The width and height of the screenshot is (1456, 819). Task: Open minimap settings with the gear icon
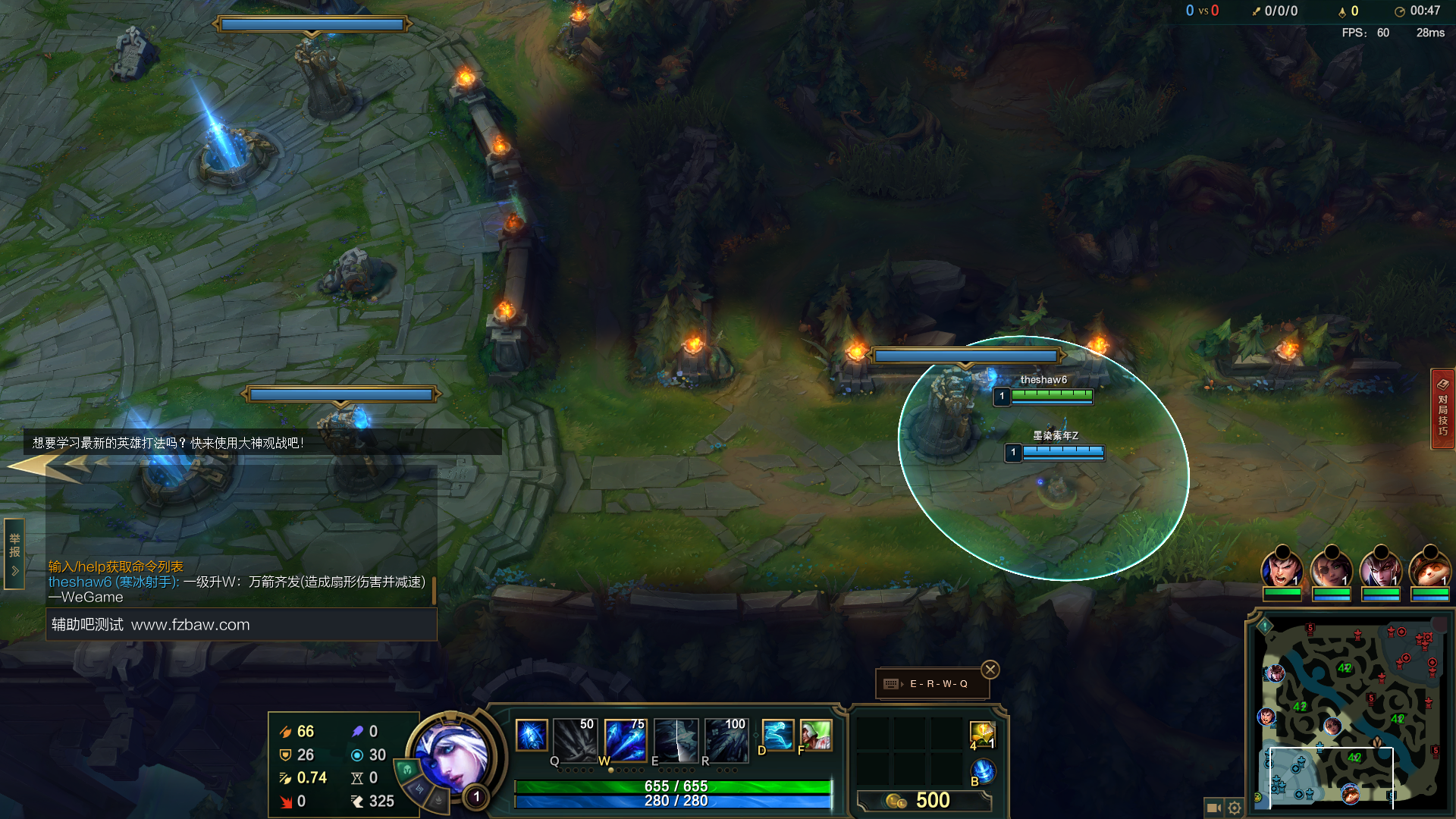pyautogui.click(x=1235, y=808)
